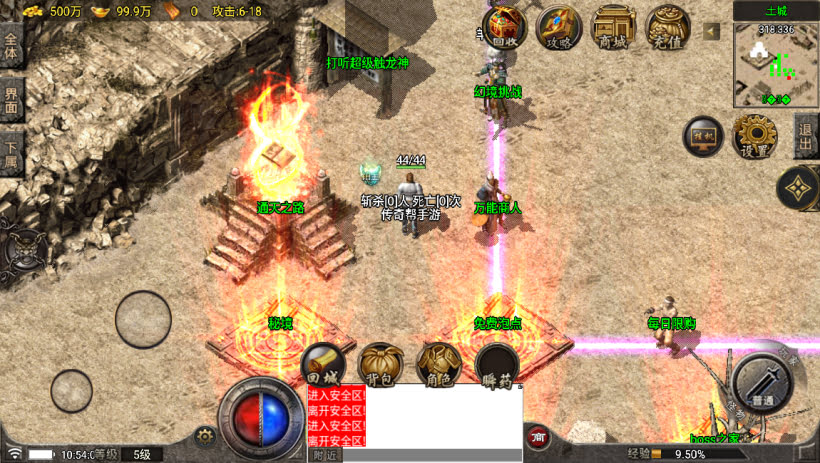The width and height of the screenshot is (820, 463).
Task: Collapse top icons with the arrow button
Action: tap(711, 32)
